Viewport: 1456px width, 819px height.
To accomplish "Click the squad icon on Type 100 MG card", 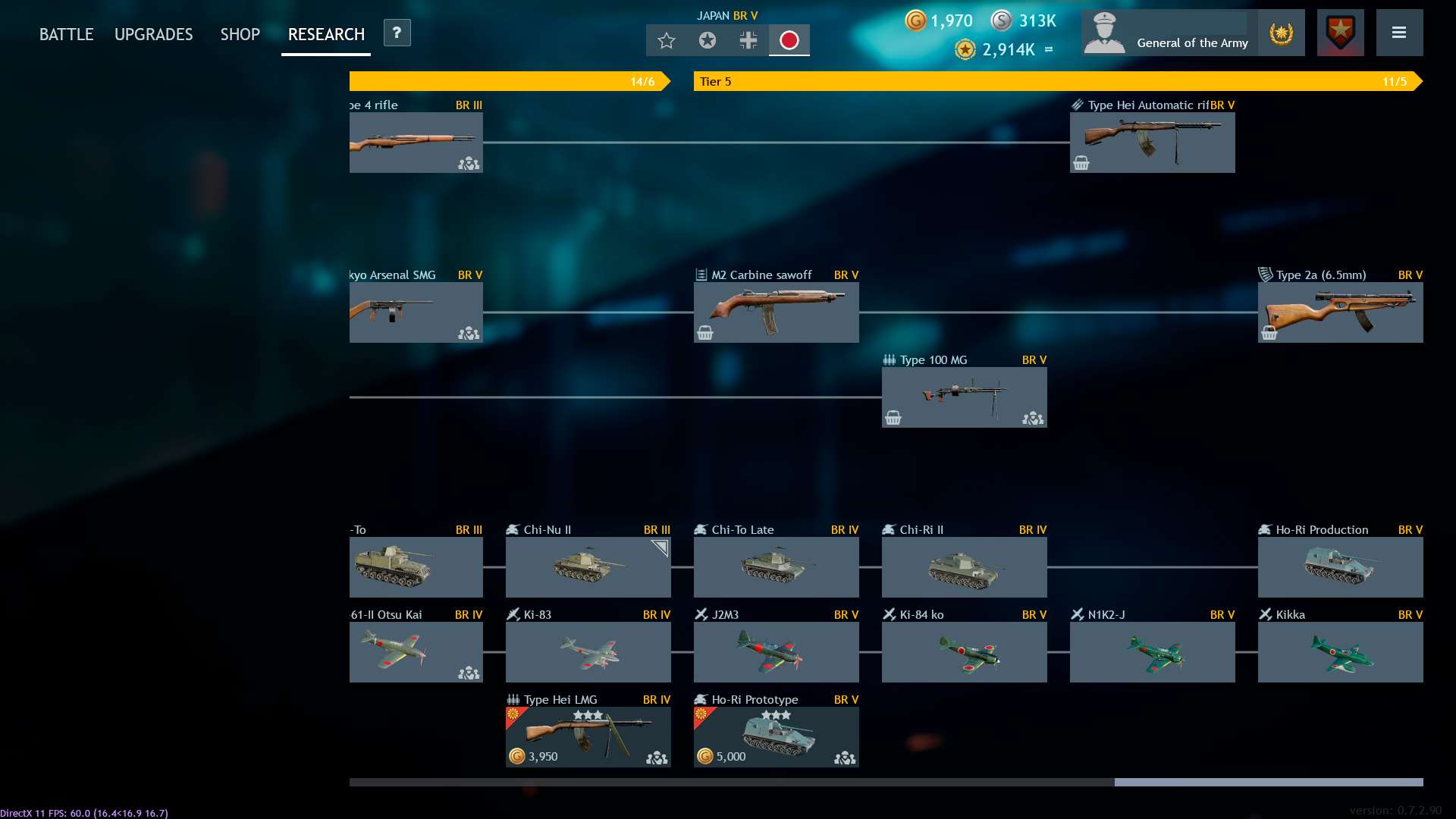I will click(x=1033, y=418).
